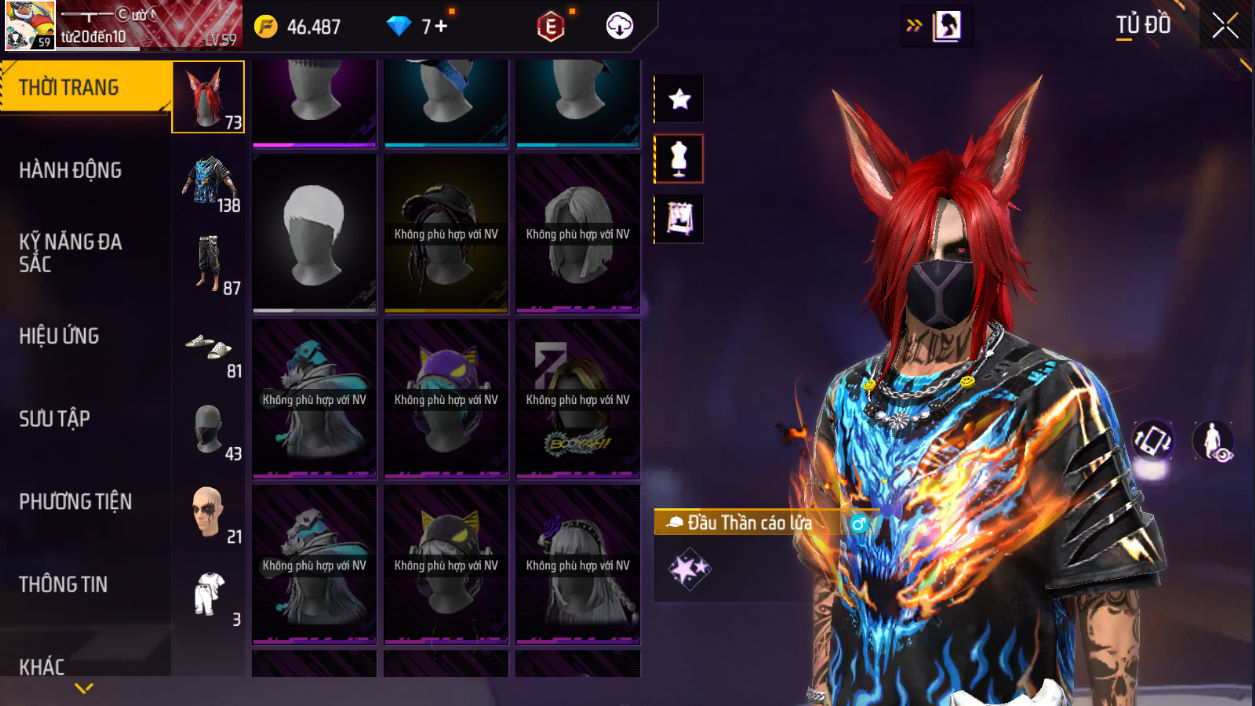Switch to the head items category

(208, 97)
